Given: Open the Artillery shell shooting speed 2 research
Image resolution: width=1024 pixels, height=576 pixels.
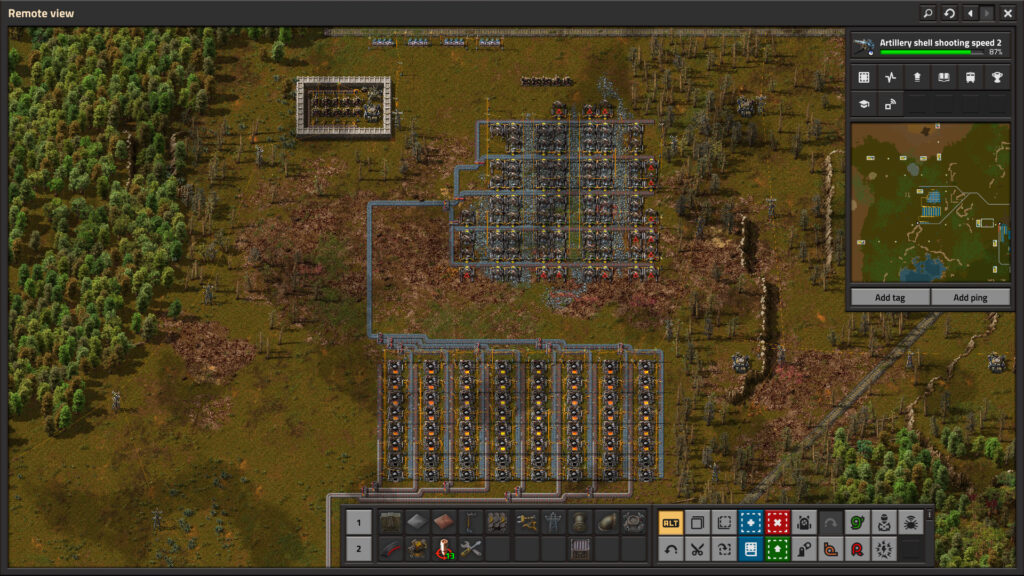Looking at the screenshot, I should (927, 46).
